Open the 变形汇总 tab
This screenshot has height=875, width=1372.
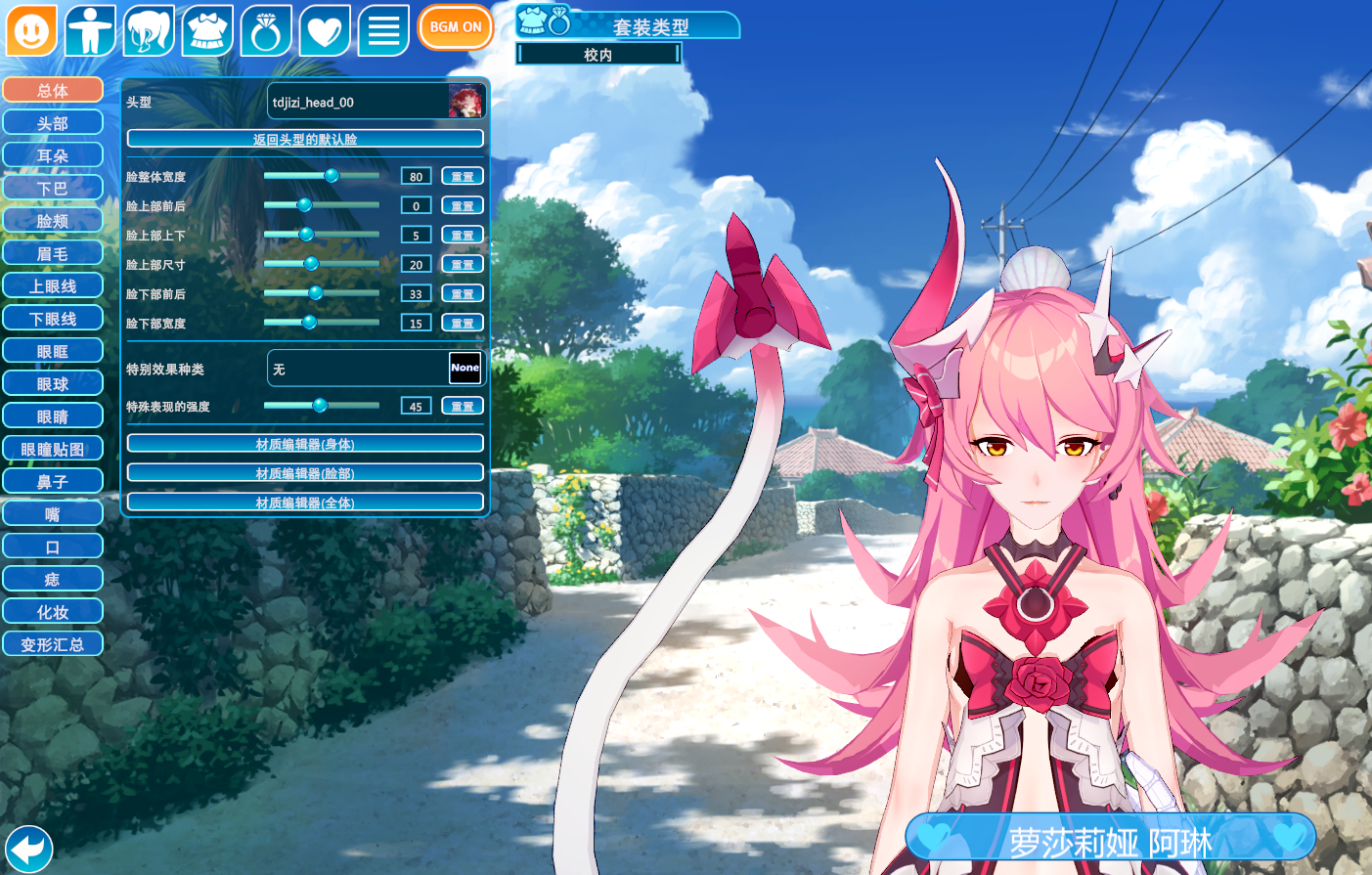coord(53,644)
